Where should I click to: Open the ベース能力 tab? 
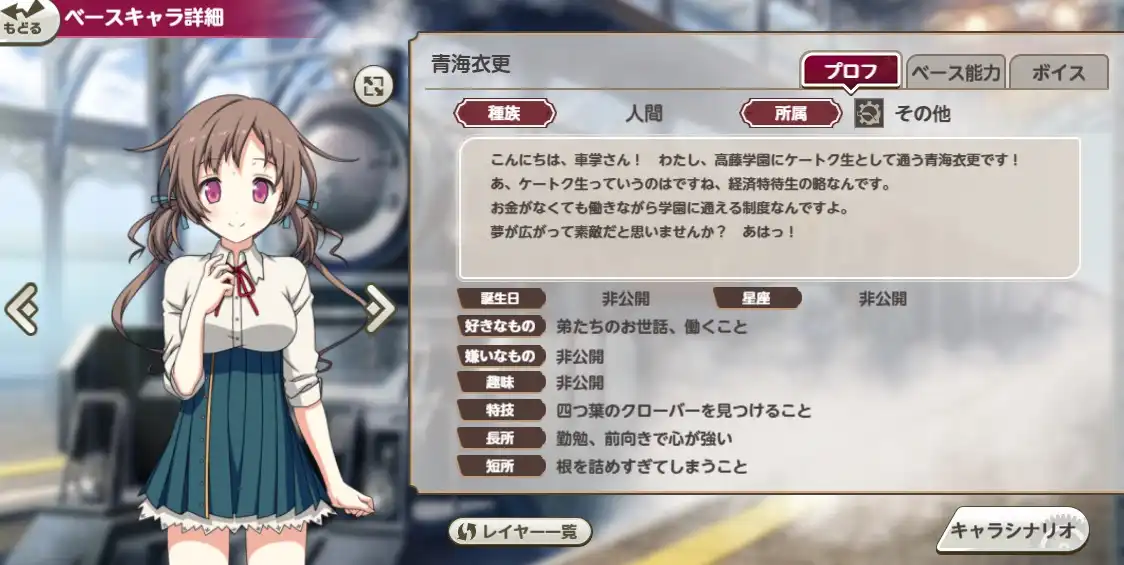click(956, 72)
